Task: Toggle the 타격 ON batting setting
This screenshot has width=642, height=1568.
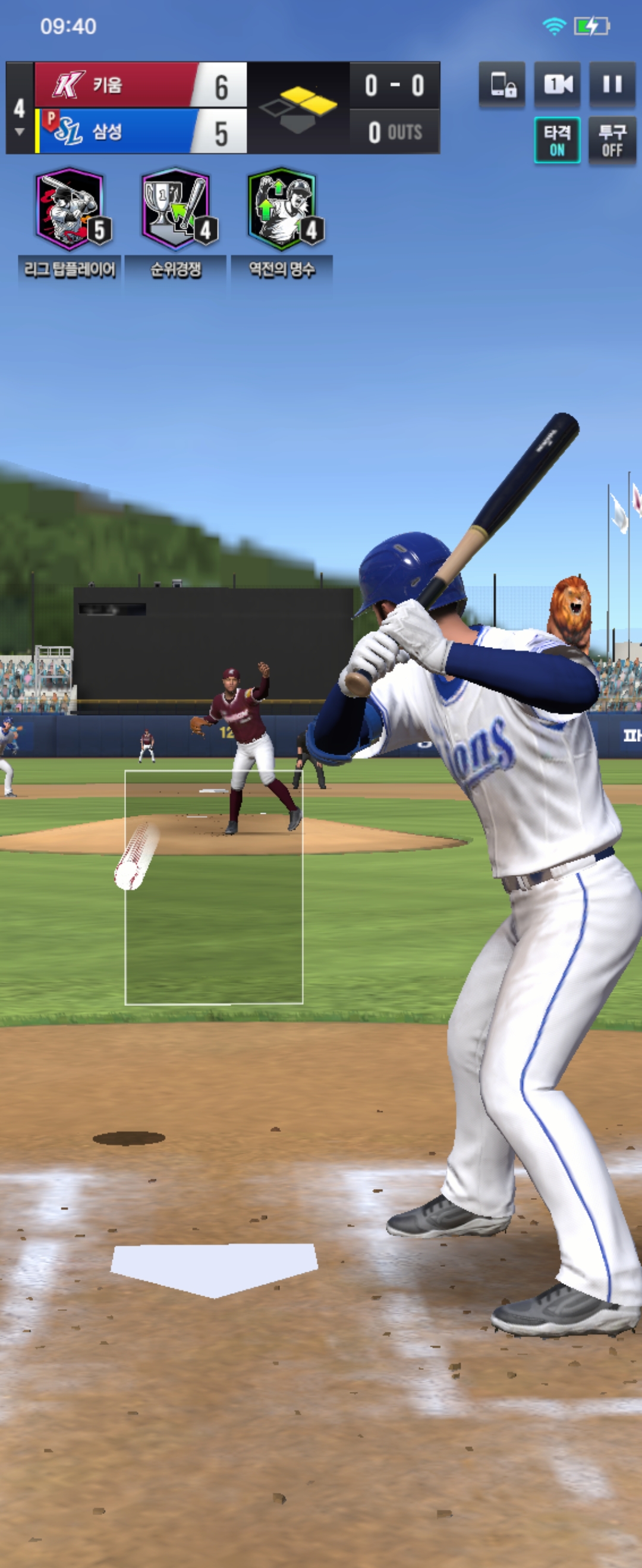Action: [x=557, y=140]
